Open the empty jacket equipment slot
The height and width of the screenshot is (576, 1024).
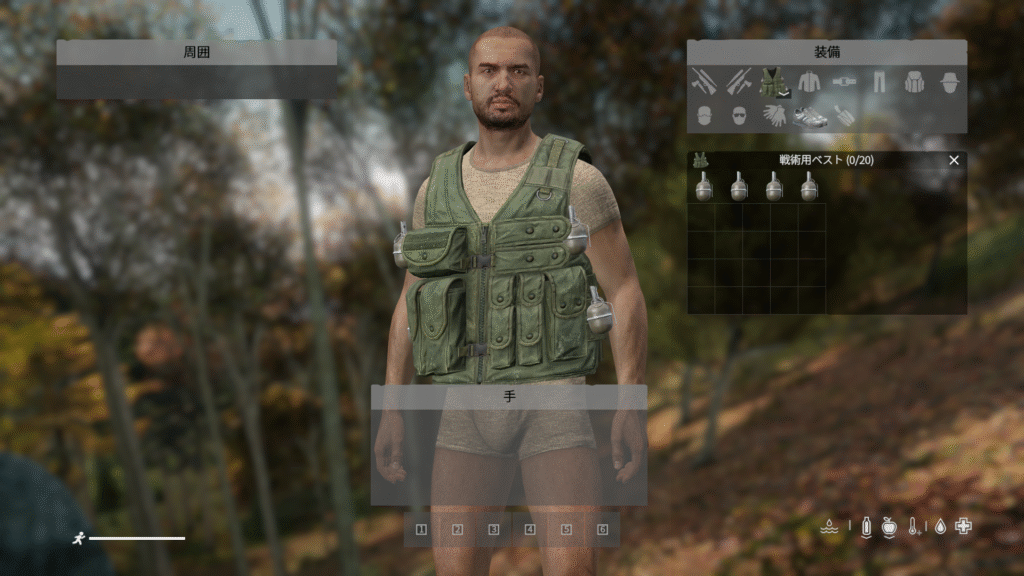808,82
